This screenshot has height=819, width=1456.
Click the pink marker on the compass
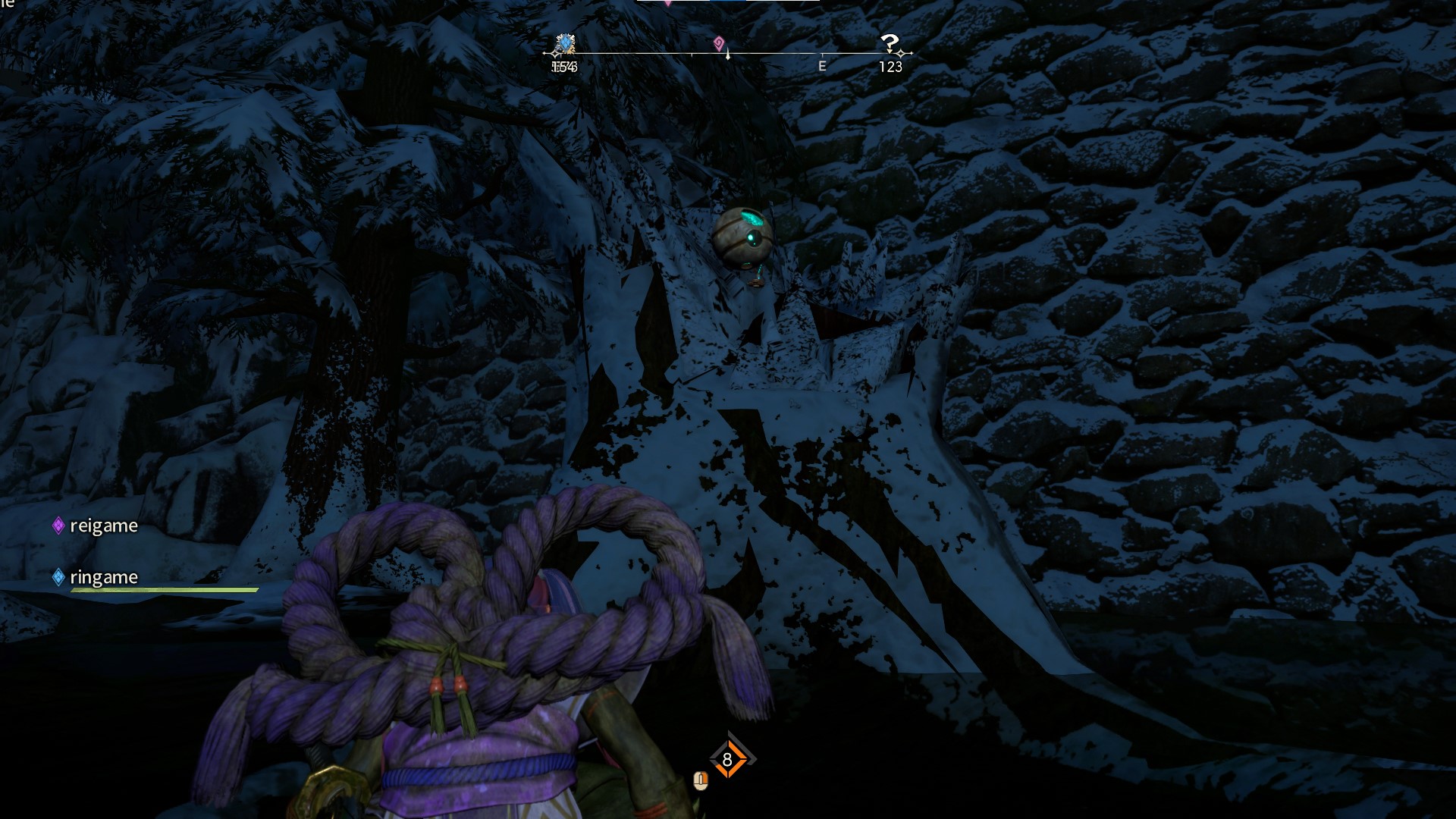719,43
